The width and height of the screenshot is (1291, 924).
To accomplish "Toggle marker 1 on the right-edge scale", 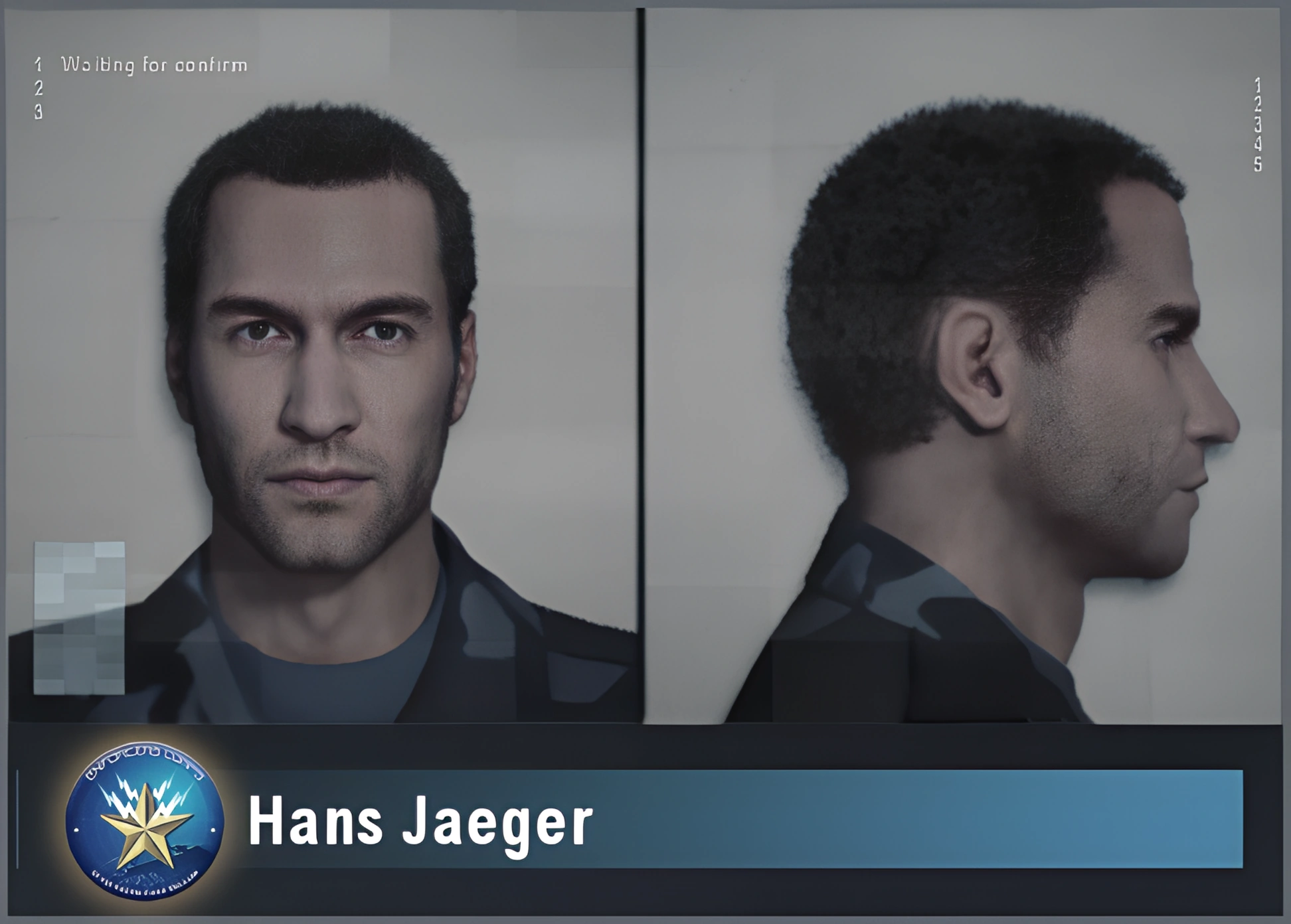I will pos(1258,84).
